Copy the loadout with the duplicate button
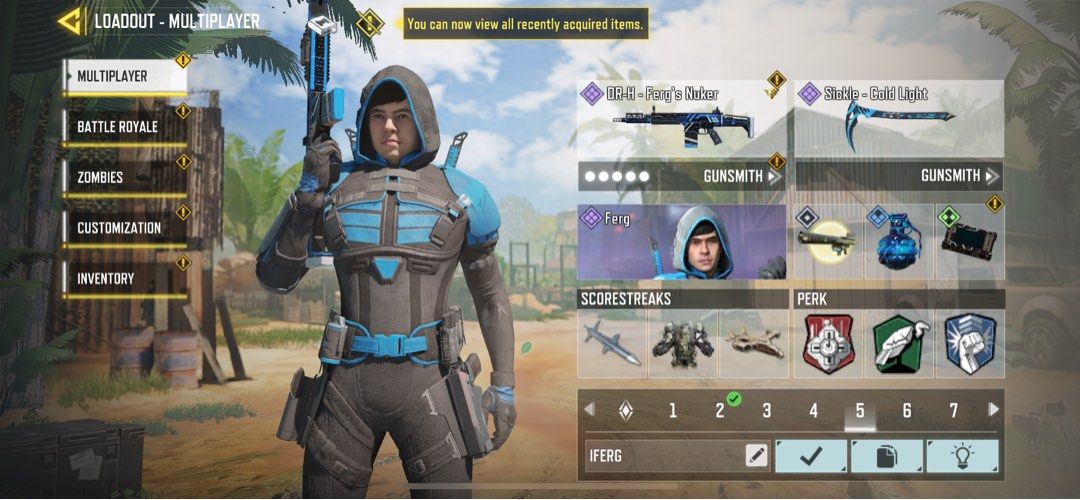Viewport: 1080px width, 500px height. coord(886,456)
